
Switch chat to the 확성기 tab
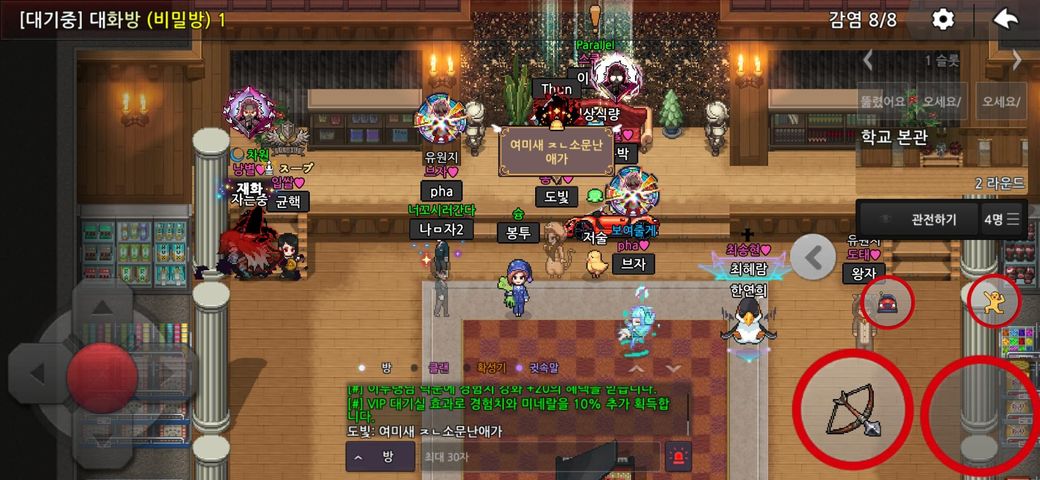pos(492,367)
